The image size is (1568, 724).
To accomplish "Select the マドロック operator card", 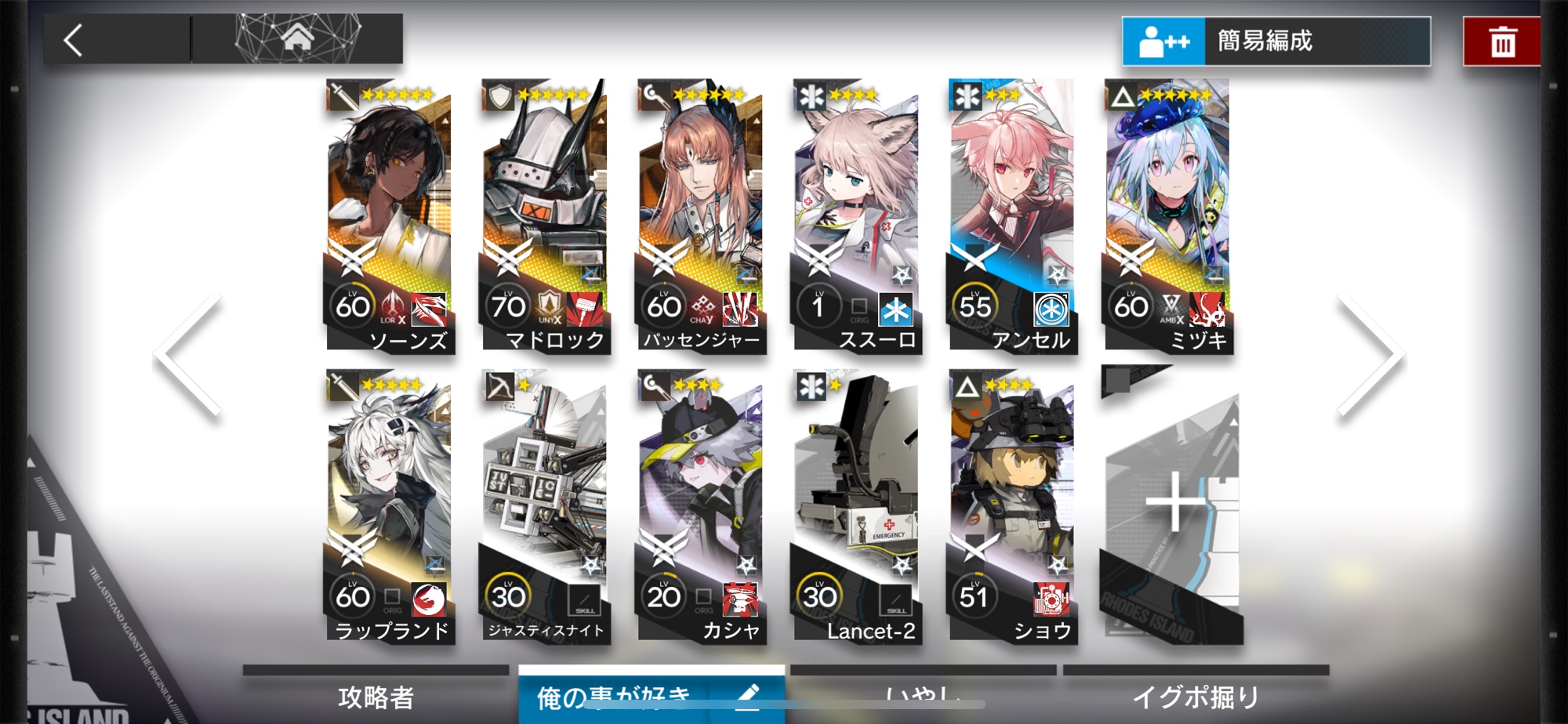I will [544, 215].
